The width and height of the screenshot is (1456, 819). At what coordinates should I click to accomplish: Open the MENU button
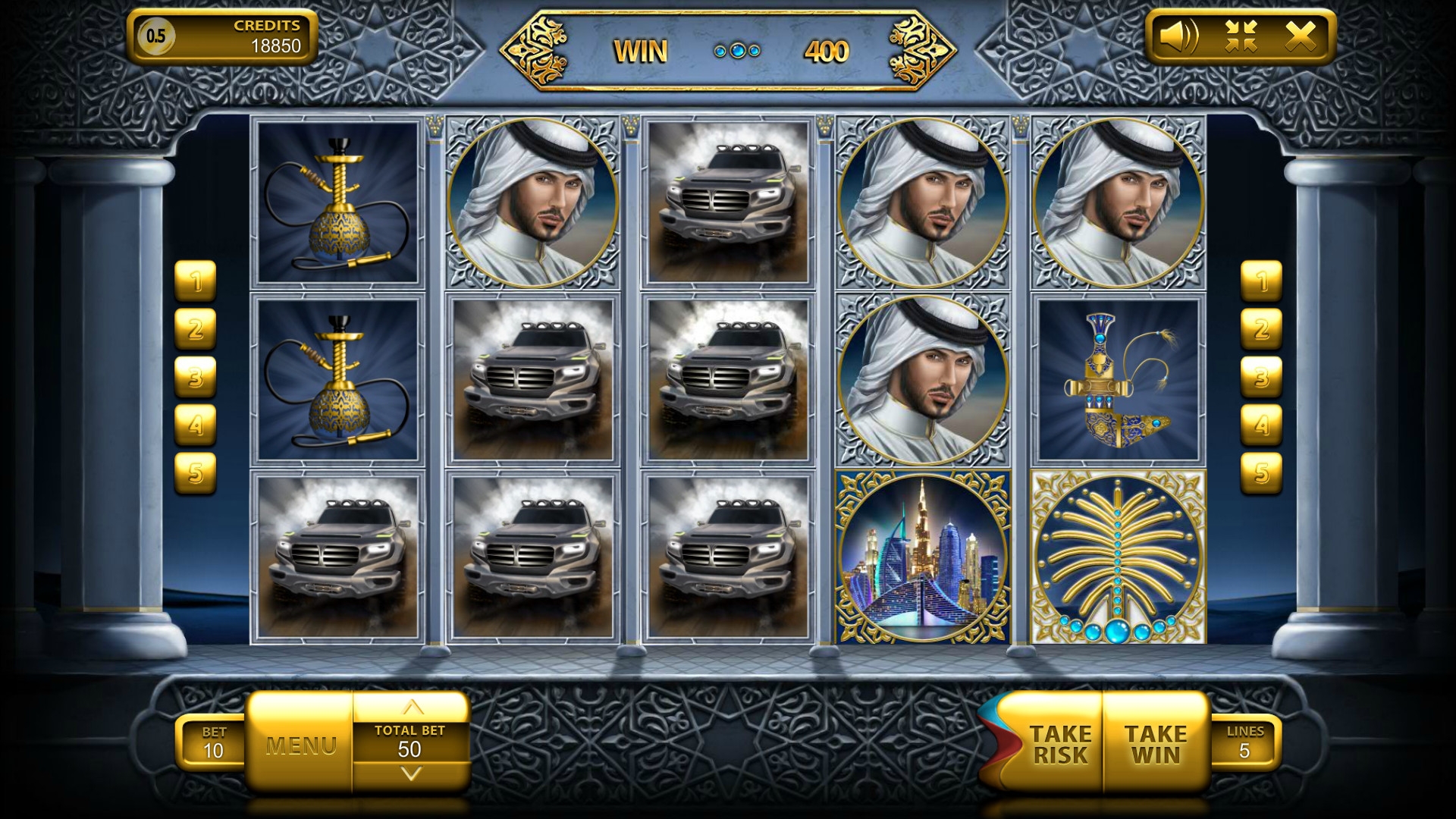click(x=300, y=745)
